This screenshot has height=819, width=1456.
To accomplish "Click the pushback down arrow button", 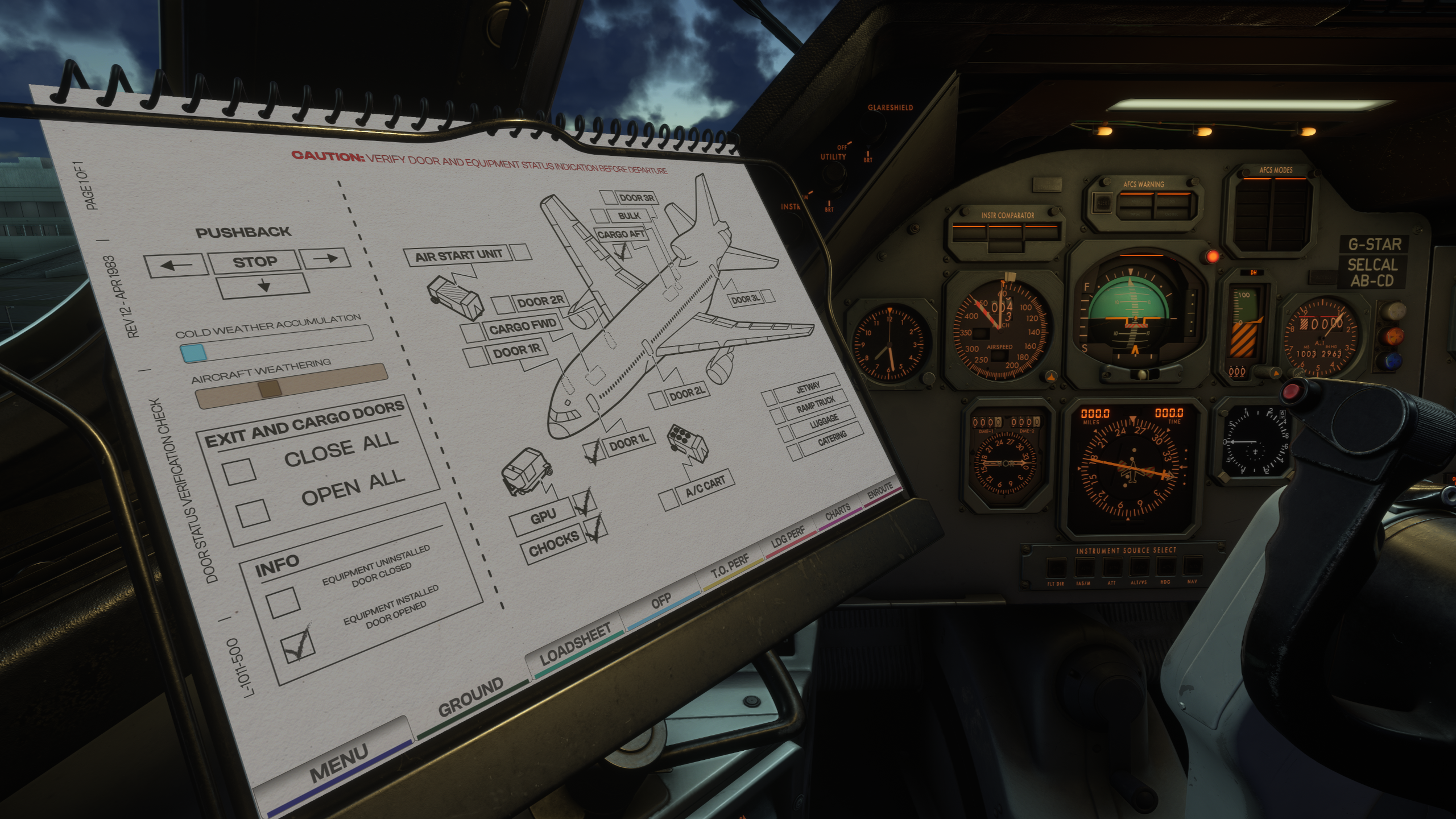I will (263, 286).
